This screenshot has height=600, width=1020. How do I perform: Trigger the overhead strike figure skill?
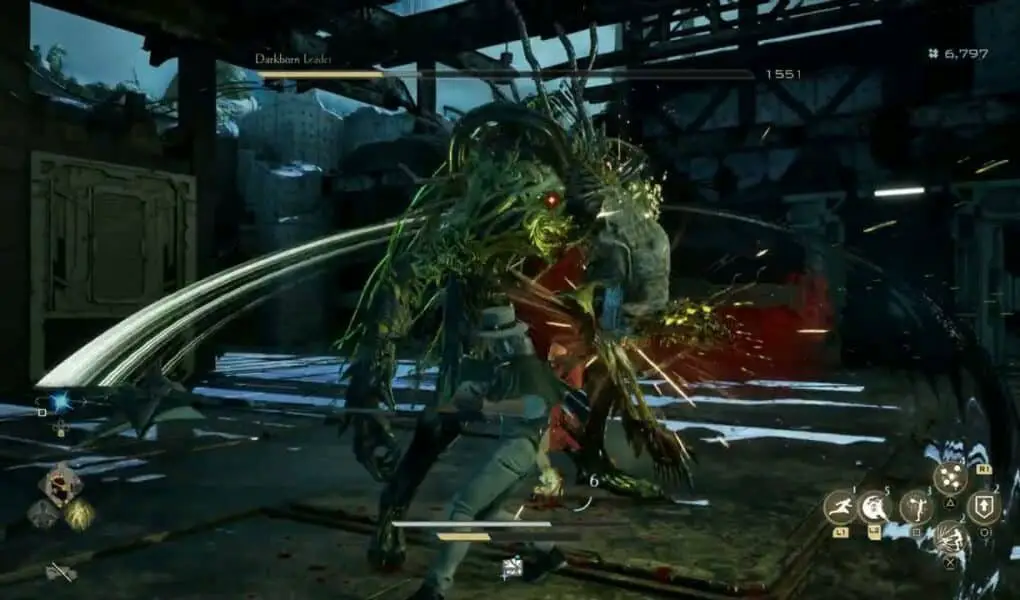tap(915, 507)
